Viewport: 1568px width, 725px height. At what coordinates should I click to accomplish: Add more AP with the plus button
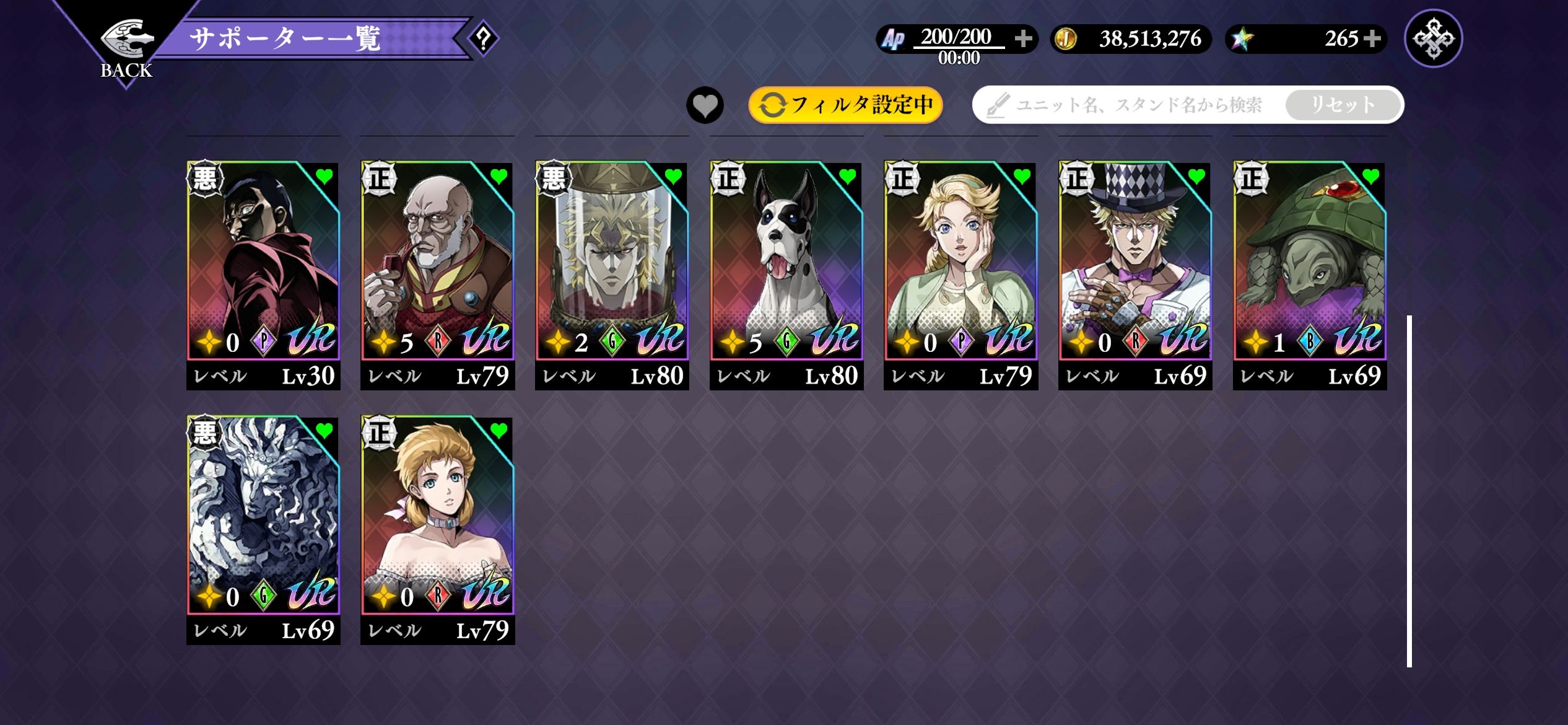pos(1023,38)
